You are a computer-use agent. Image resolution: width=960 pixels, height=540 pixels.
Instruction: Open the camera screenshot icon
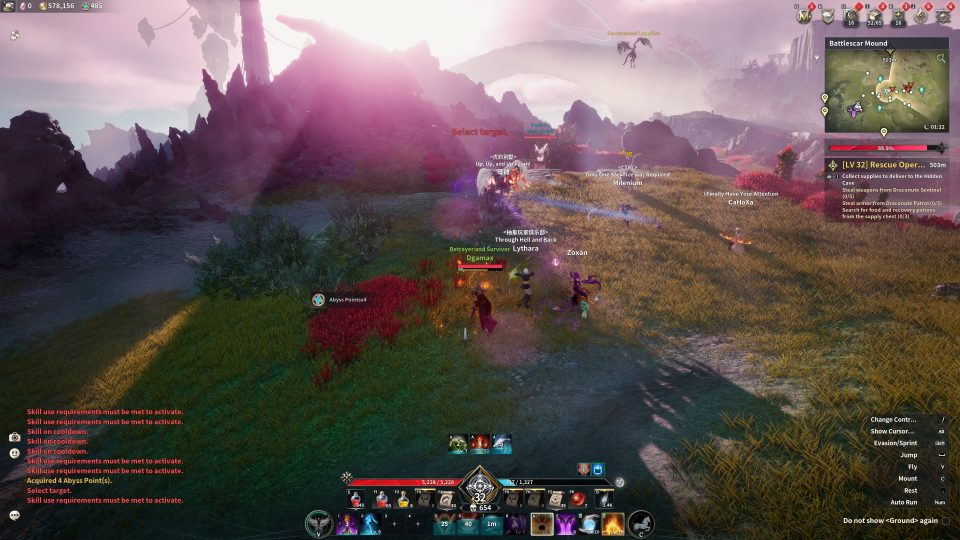pos(15,437)
